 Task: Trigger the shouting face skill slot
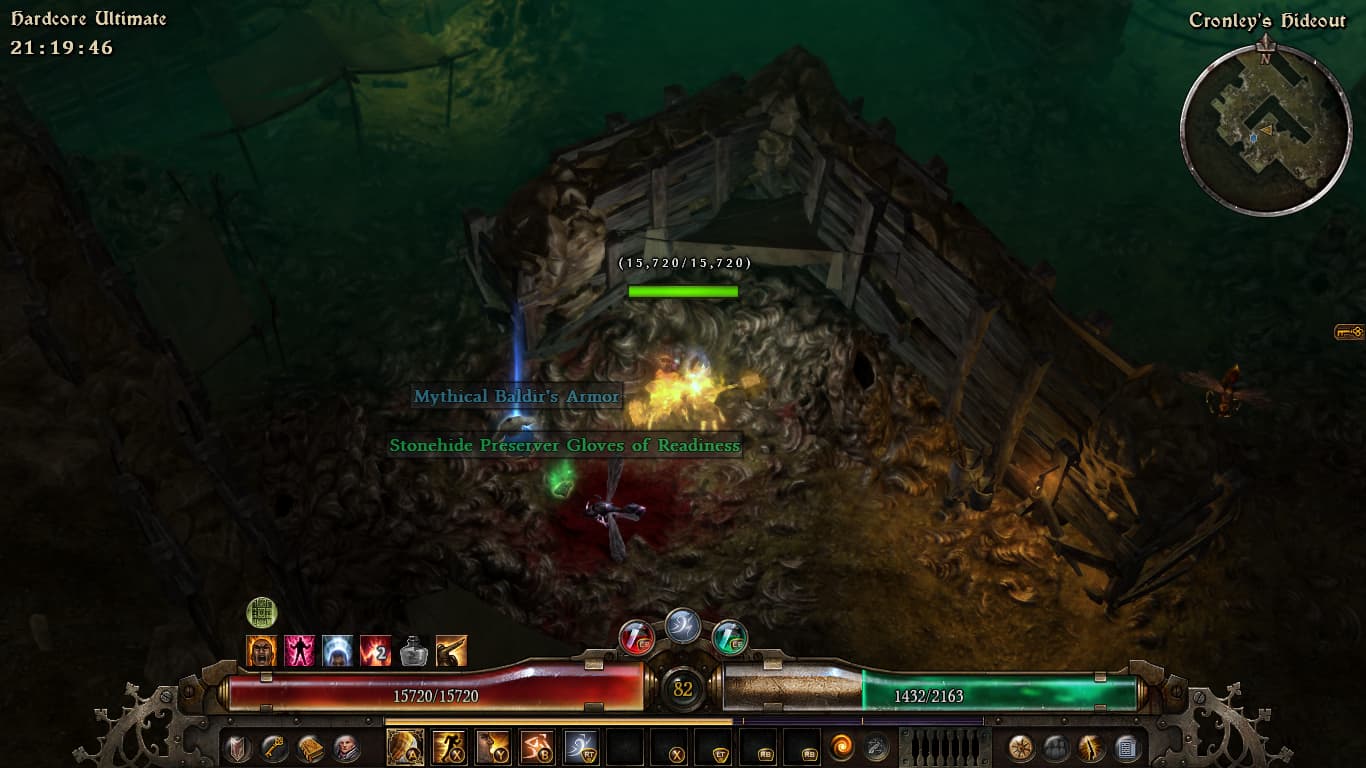[493, 747]
